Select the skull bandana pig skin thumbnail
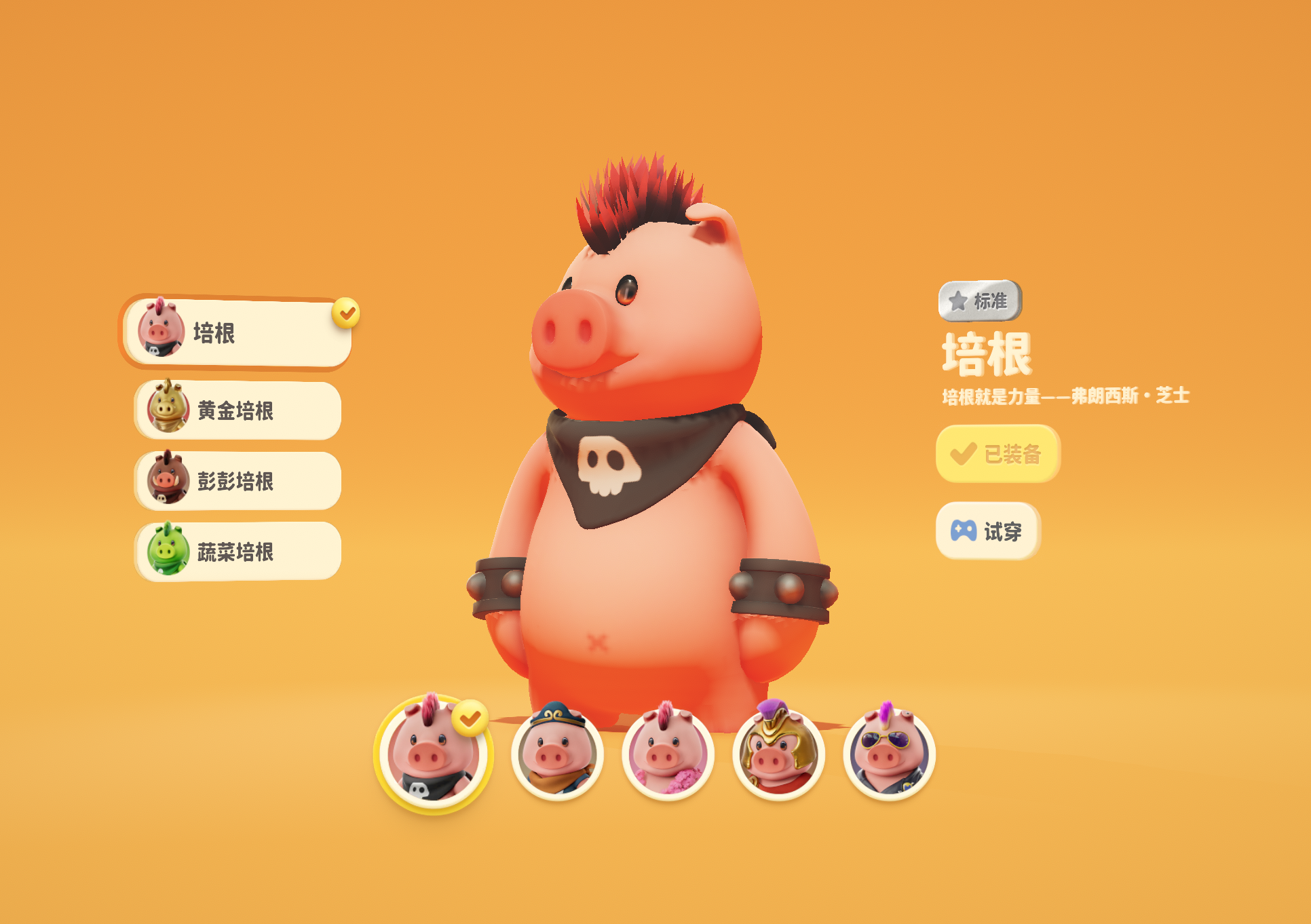This screenshot has height=924, width=1311. coord(432,754)
